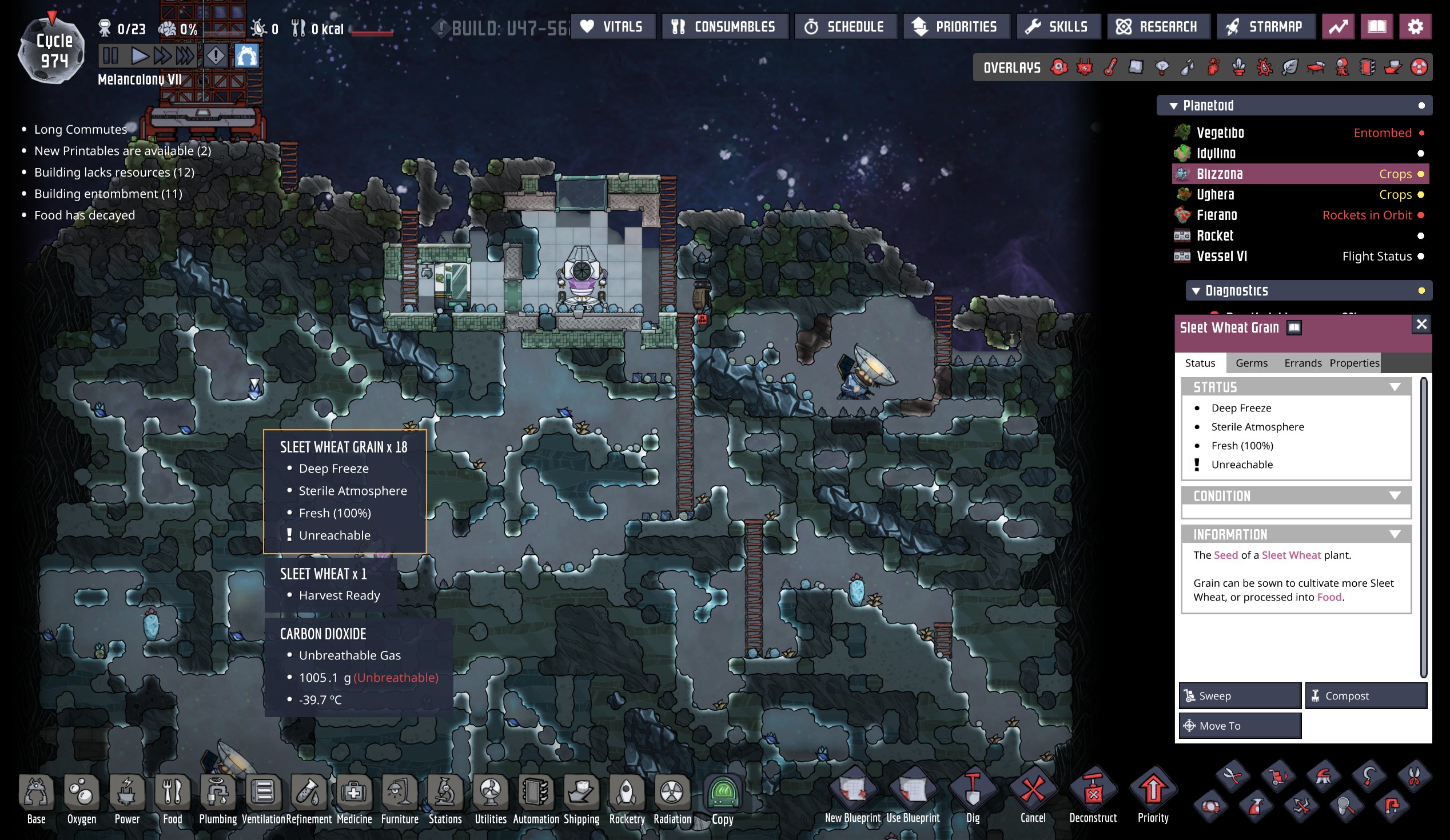The width and height of the screenshot is (1450, 840).
Task: Open the Starmap
Action: pyautogui.click(x=1265, y=26)
